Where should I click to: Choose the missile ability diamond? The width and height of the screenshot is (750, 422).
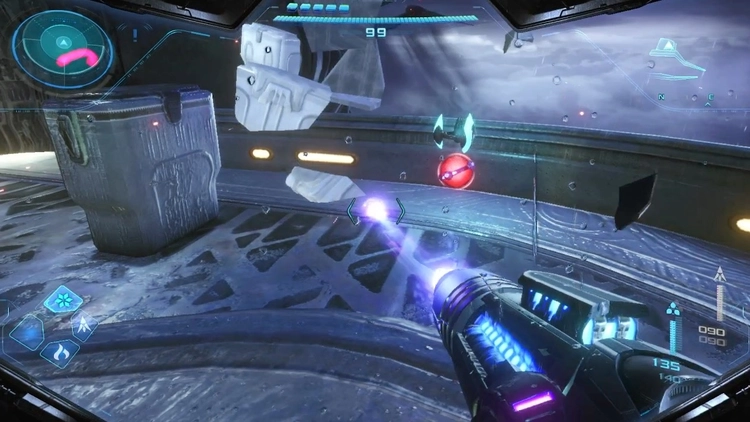(x=85, y=326)
